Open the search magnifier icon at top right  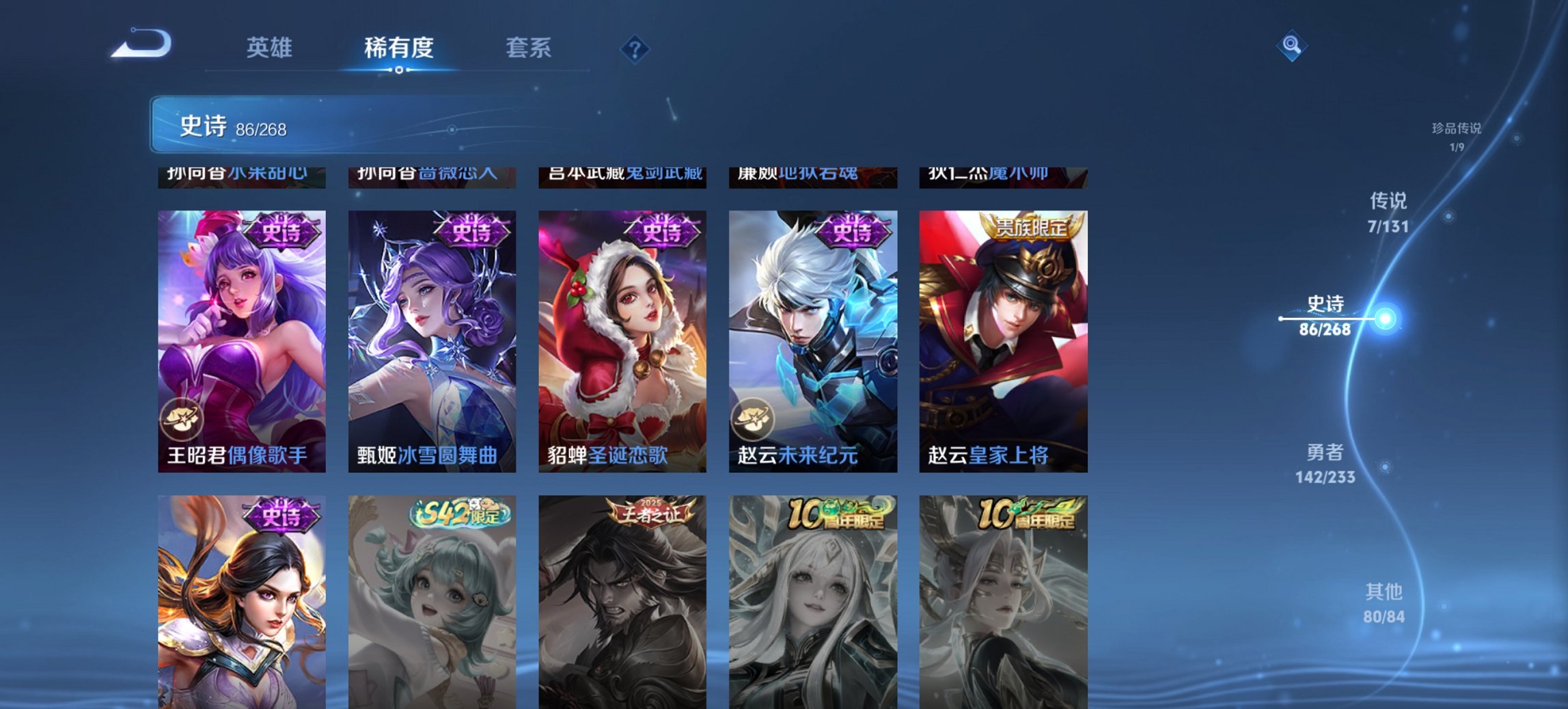(1291, 44)
